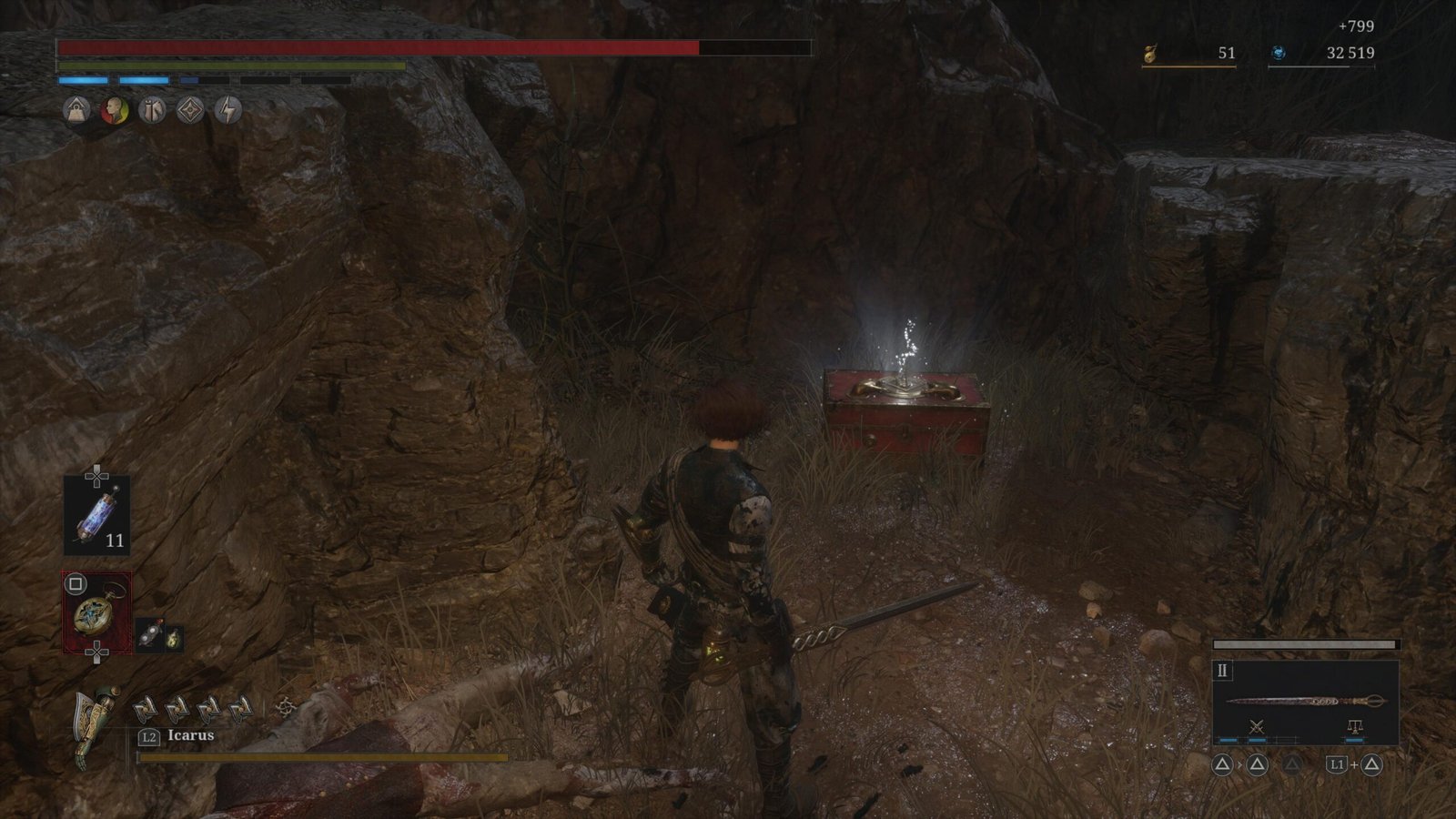Select the diamond shuriken buff icon
This screenshot has width=1456, height=819.
click(189, 110)
